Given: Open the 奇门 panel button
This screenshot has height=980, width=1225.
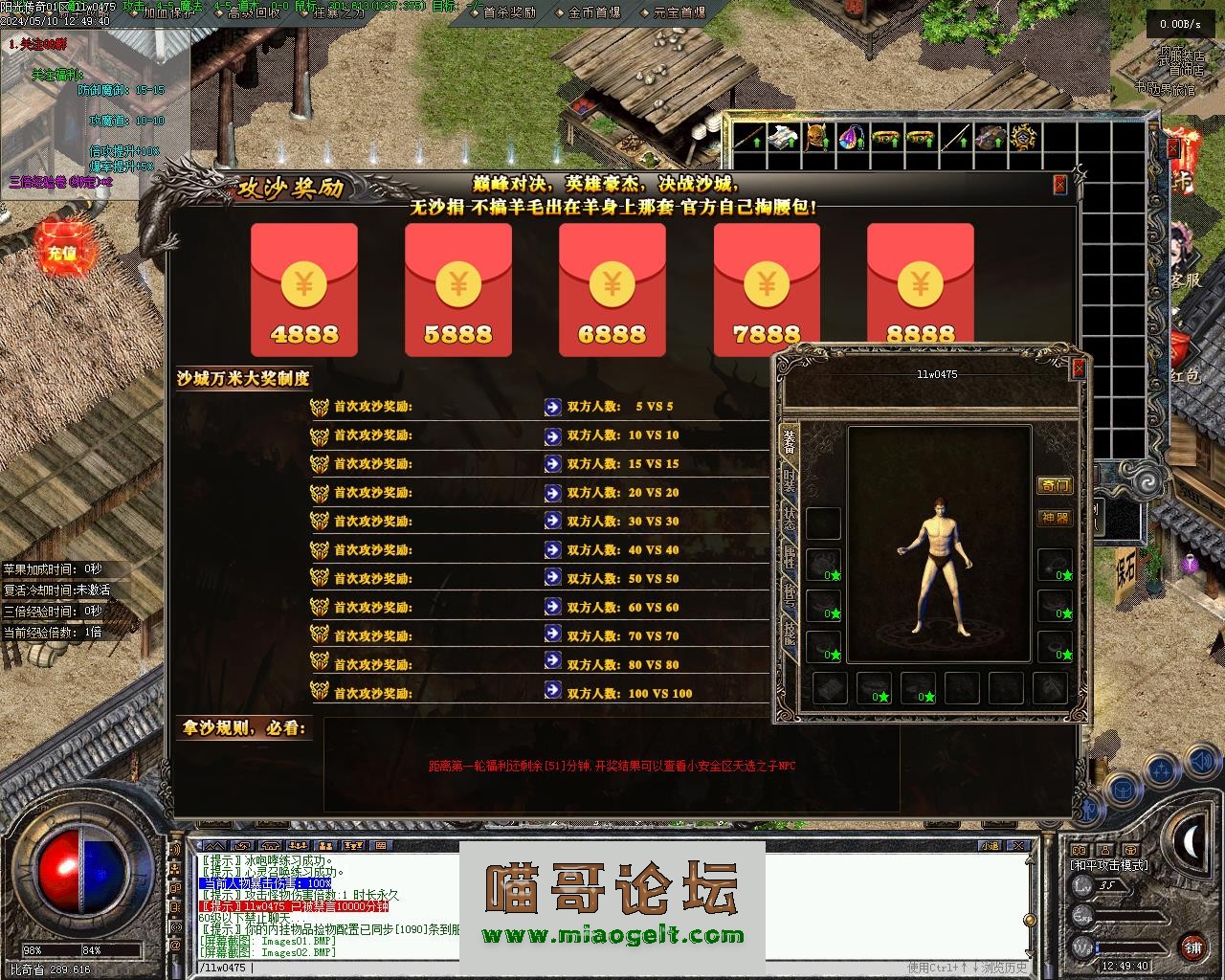Looking at the screenshot, I should point(1055,485).
